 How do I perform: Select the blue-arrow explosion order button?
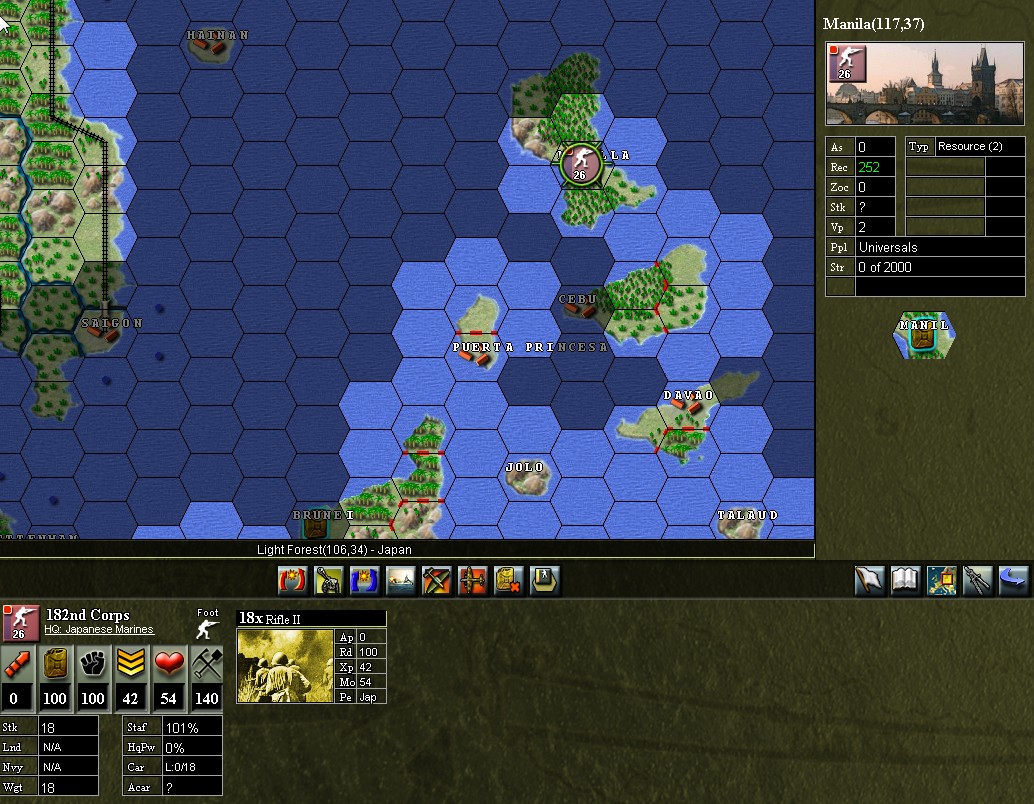click(365, 580)
